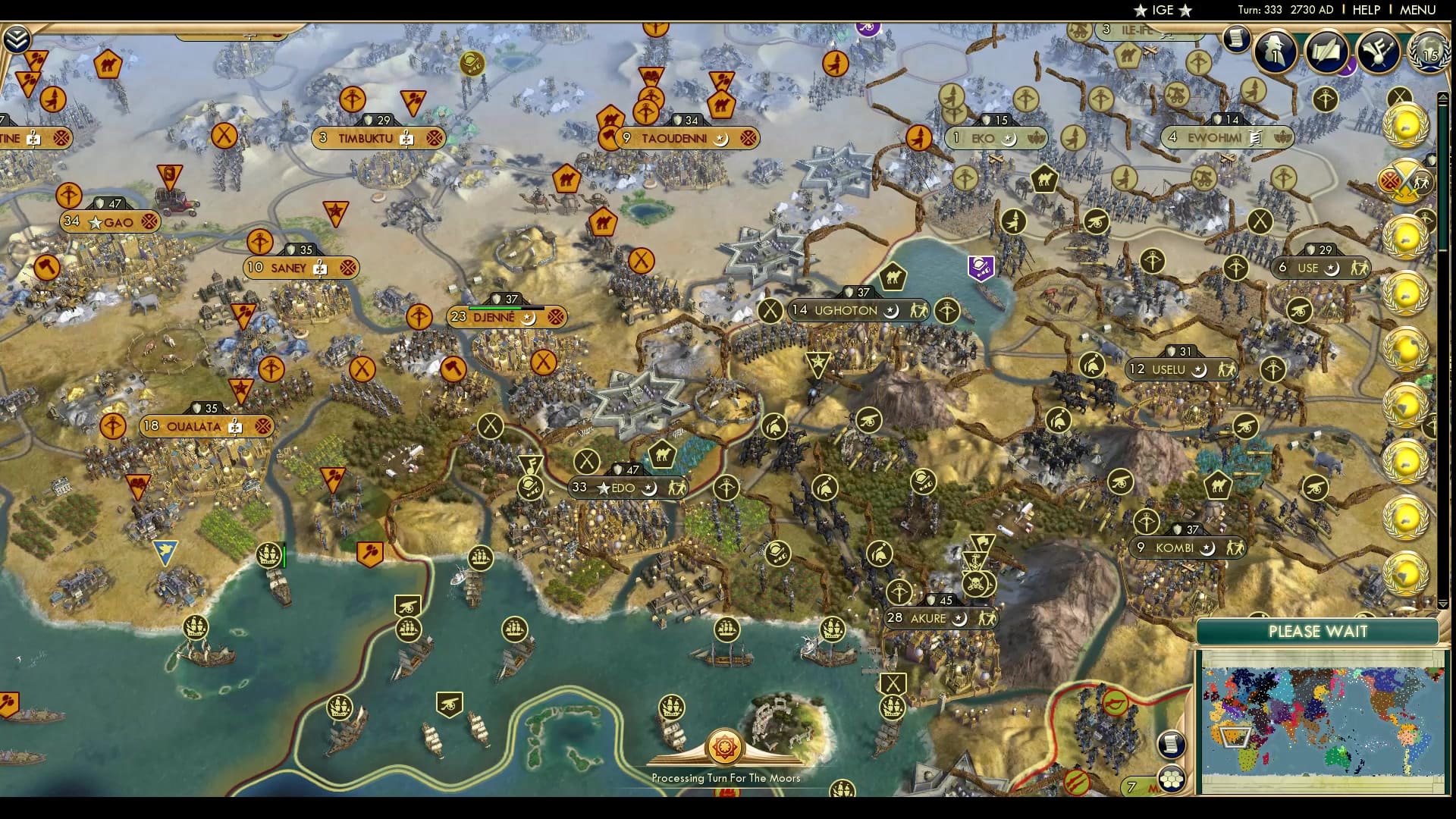Click the down arrow on the right-edge scrollbar
This screenshot has width=1456, height=819.
tap(1442, 603)
